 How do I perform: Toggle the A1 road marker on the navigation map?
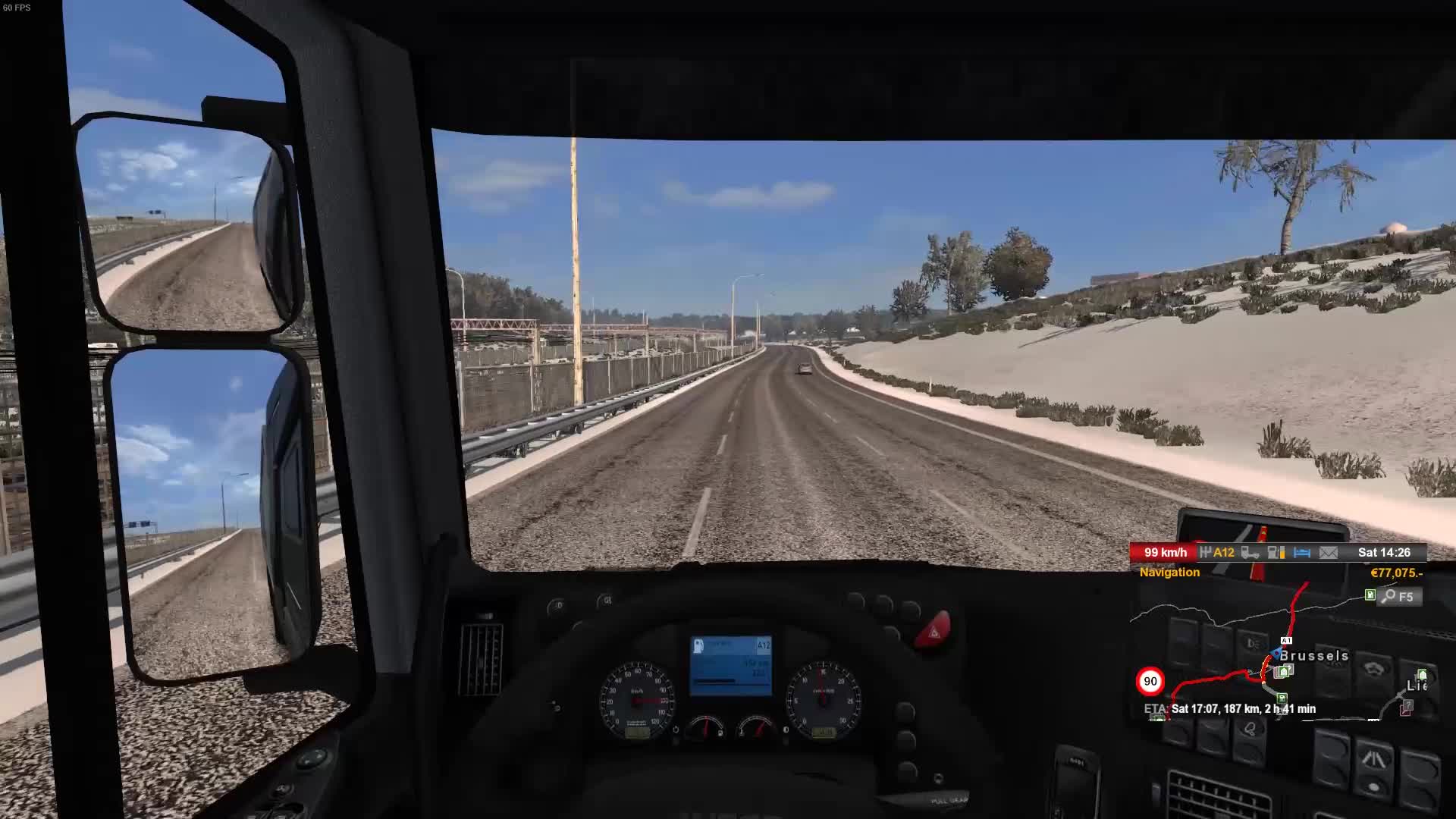click(x=1286, y=640)
